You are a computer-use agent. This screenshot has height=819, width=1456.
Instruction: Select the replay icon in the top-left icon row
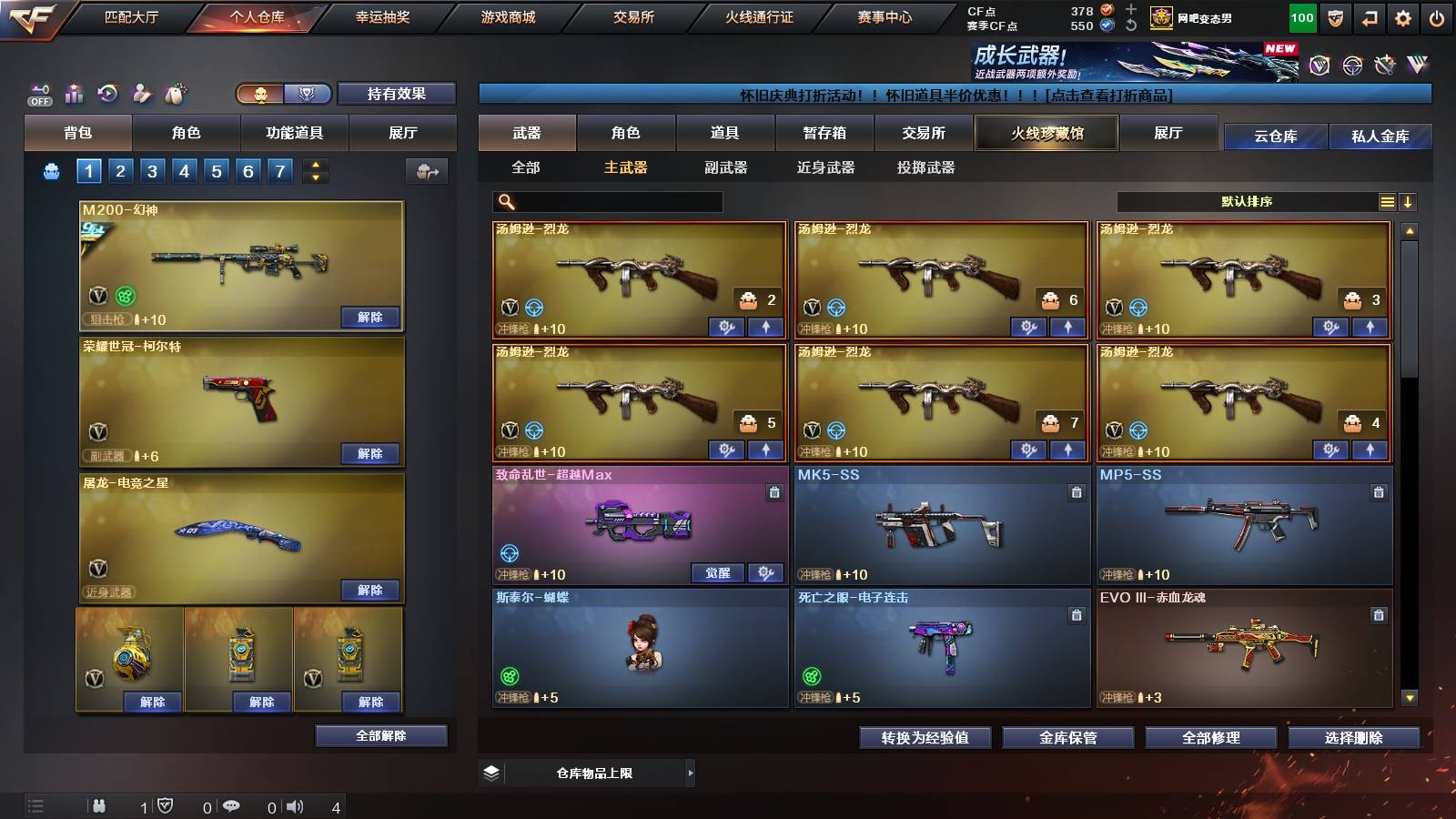tap(109, 94)
